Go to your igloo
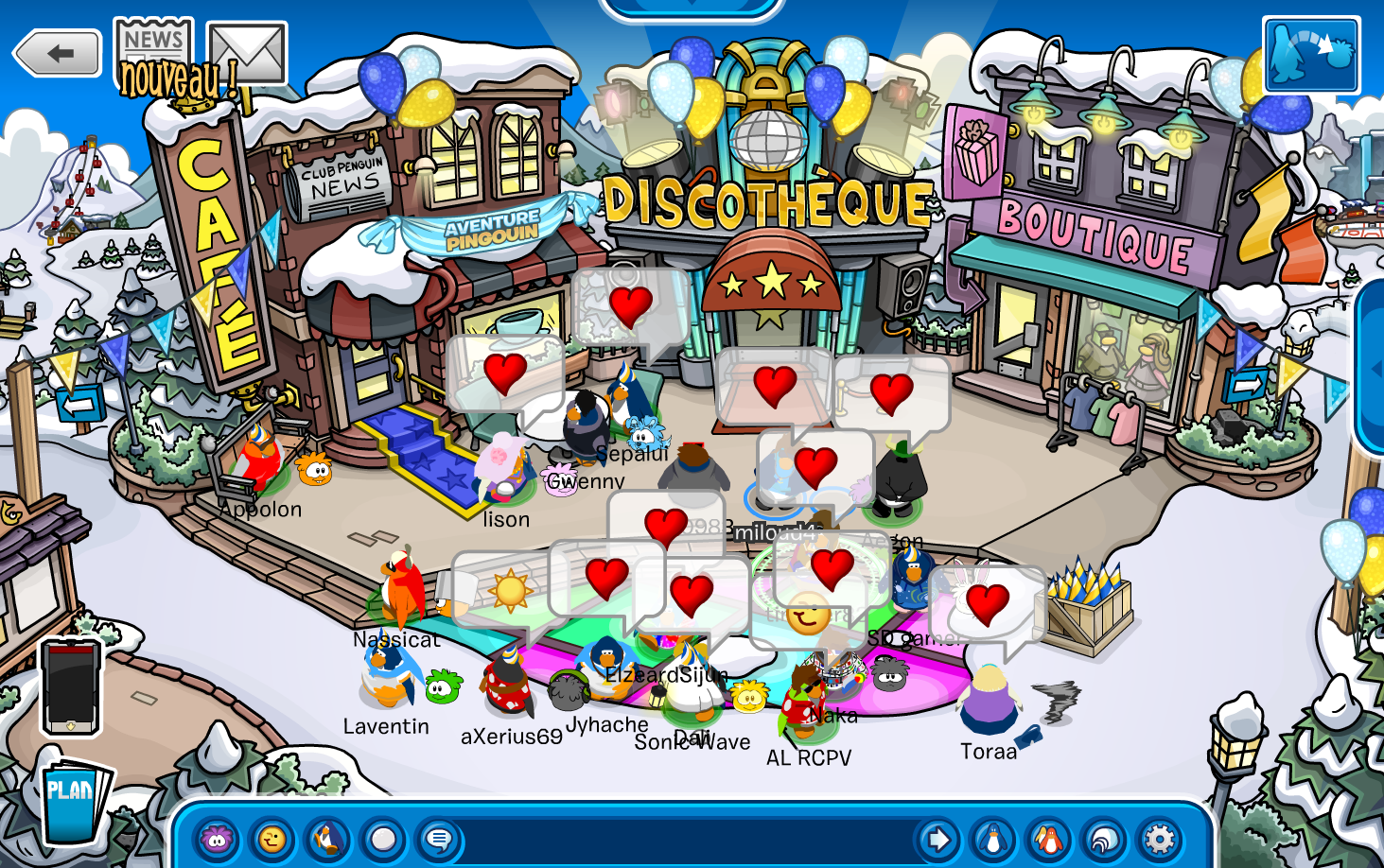The image size is (1384, 868). pyautogui.click(x=1104, y=839)
